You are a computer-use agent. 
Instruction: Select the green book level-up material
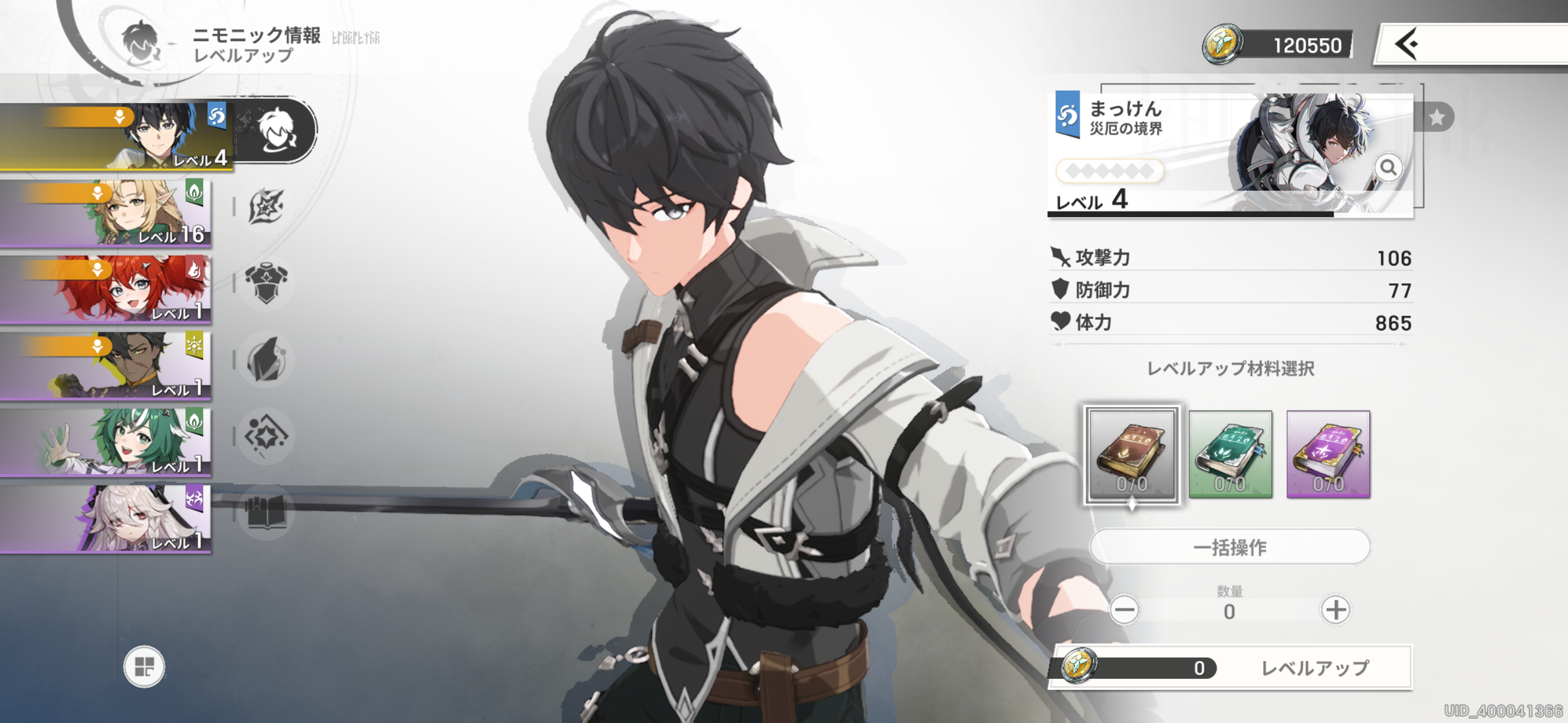[1230, 454]
